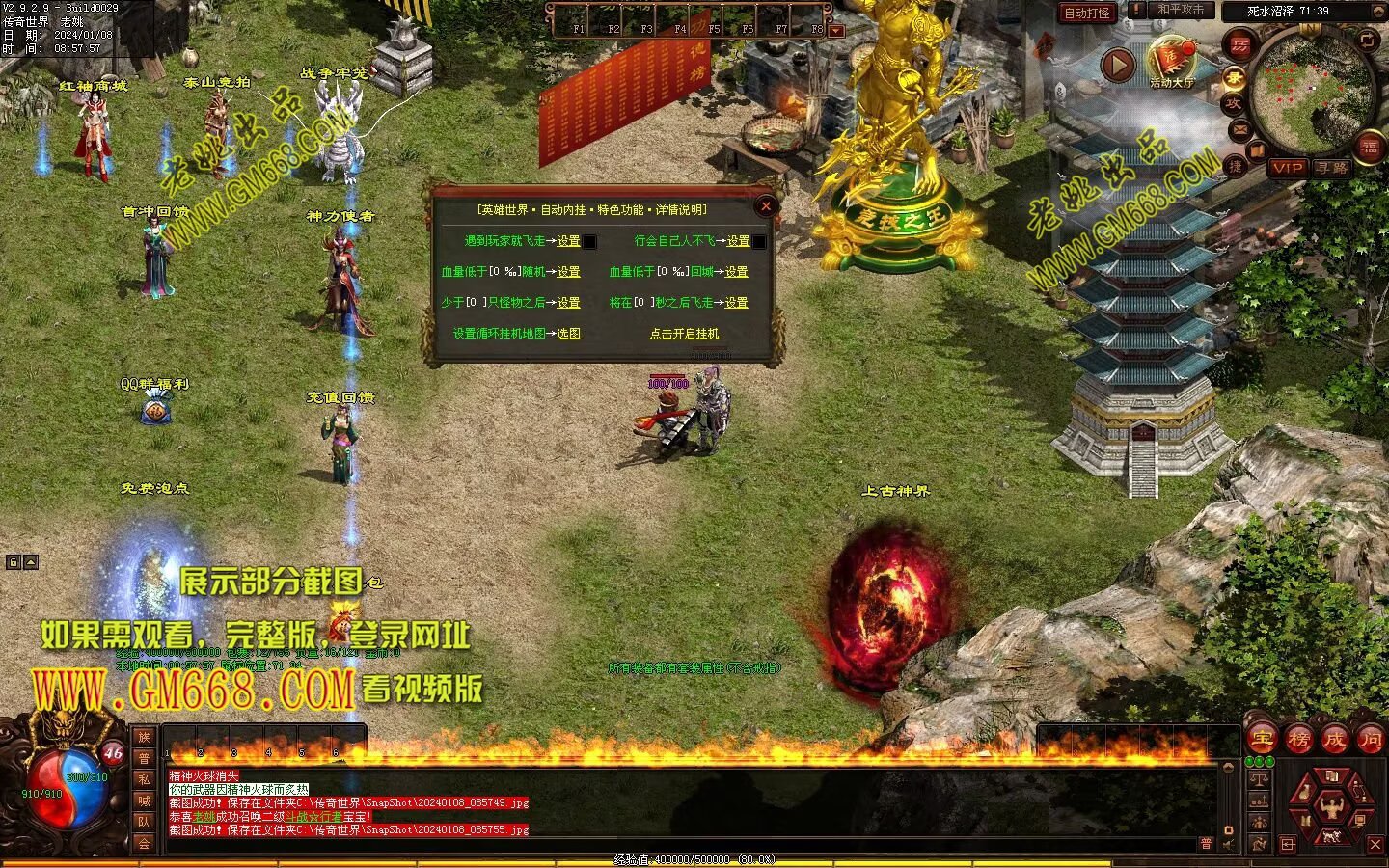Viewport: 1389px width, 868px height.
Task: Set the 血量低于 回城 threshold
Action: [x=736, y=272]
